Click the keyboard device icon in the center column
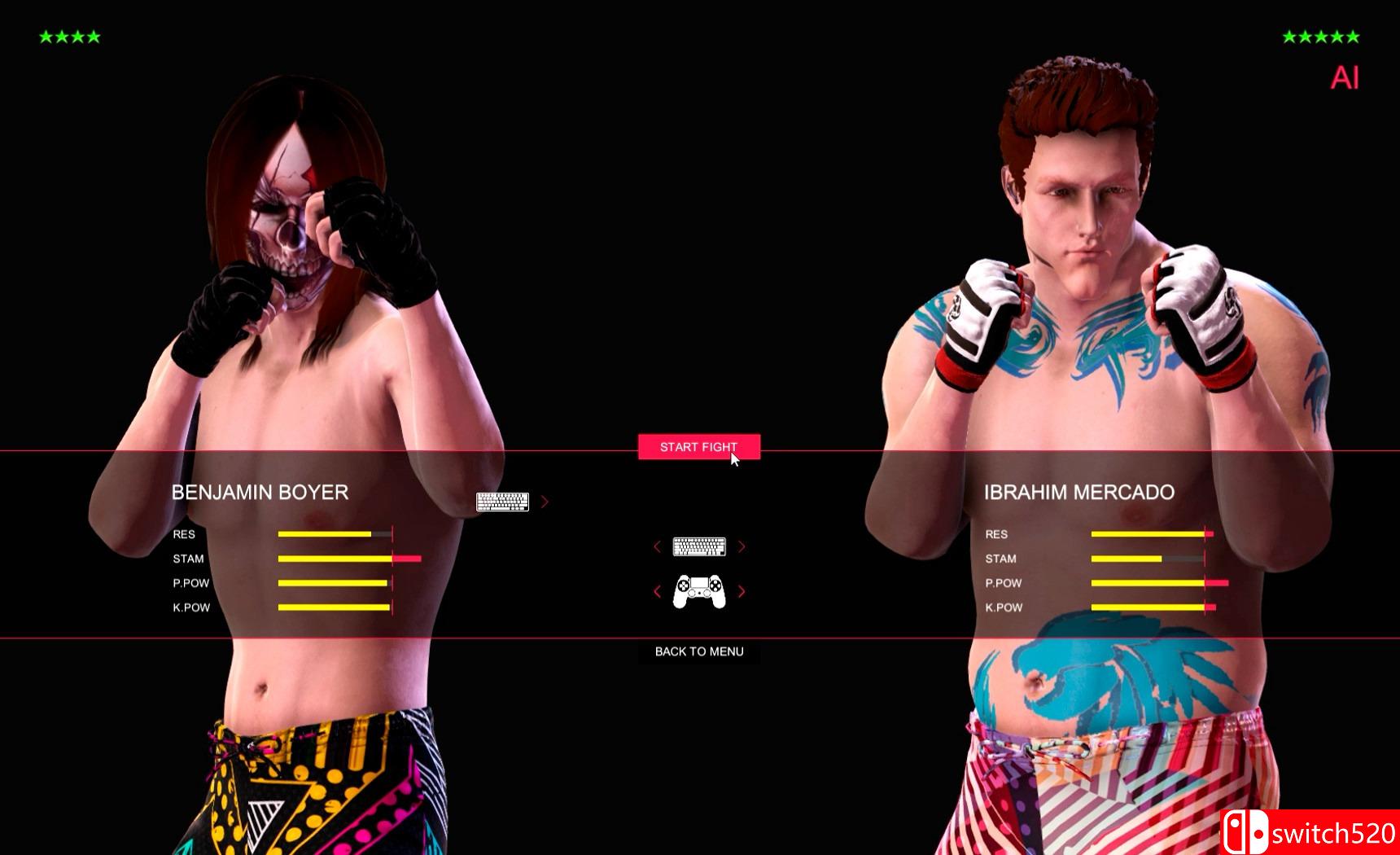The image size is (1400, 855). [698, 546]
